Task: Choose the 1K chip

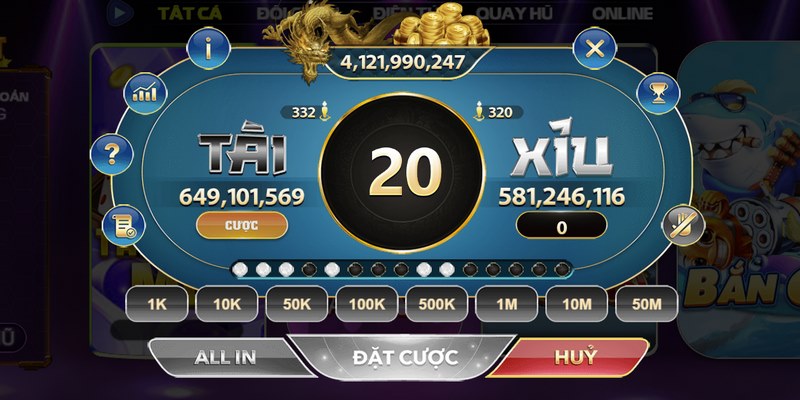Action: [157, 302]
